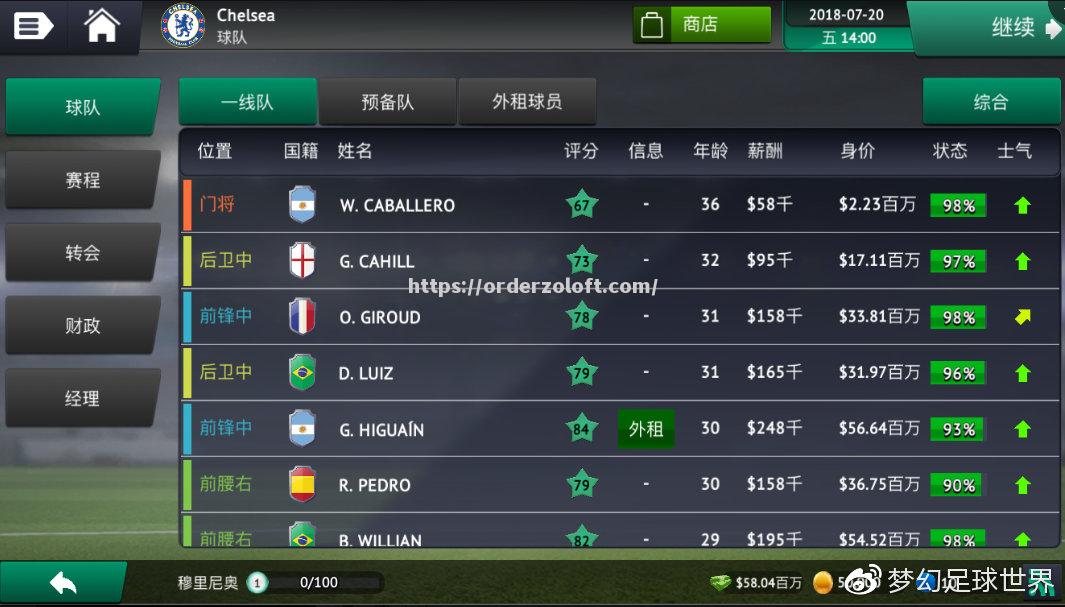Click the 外租 badge for G. Higuaín
The image size is (1065, 607).
[646, 429]
